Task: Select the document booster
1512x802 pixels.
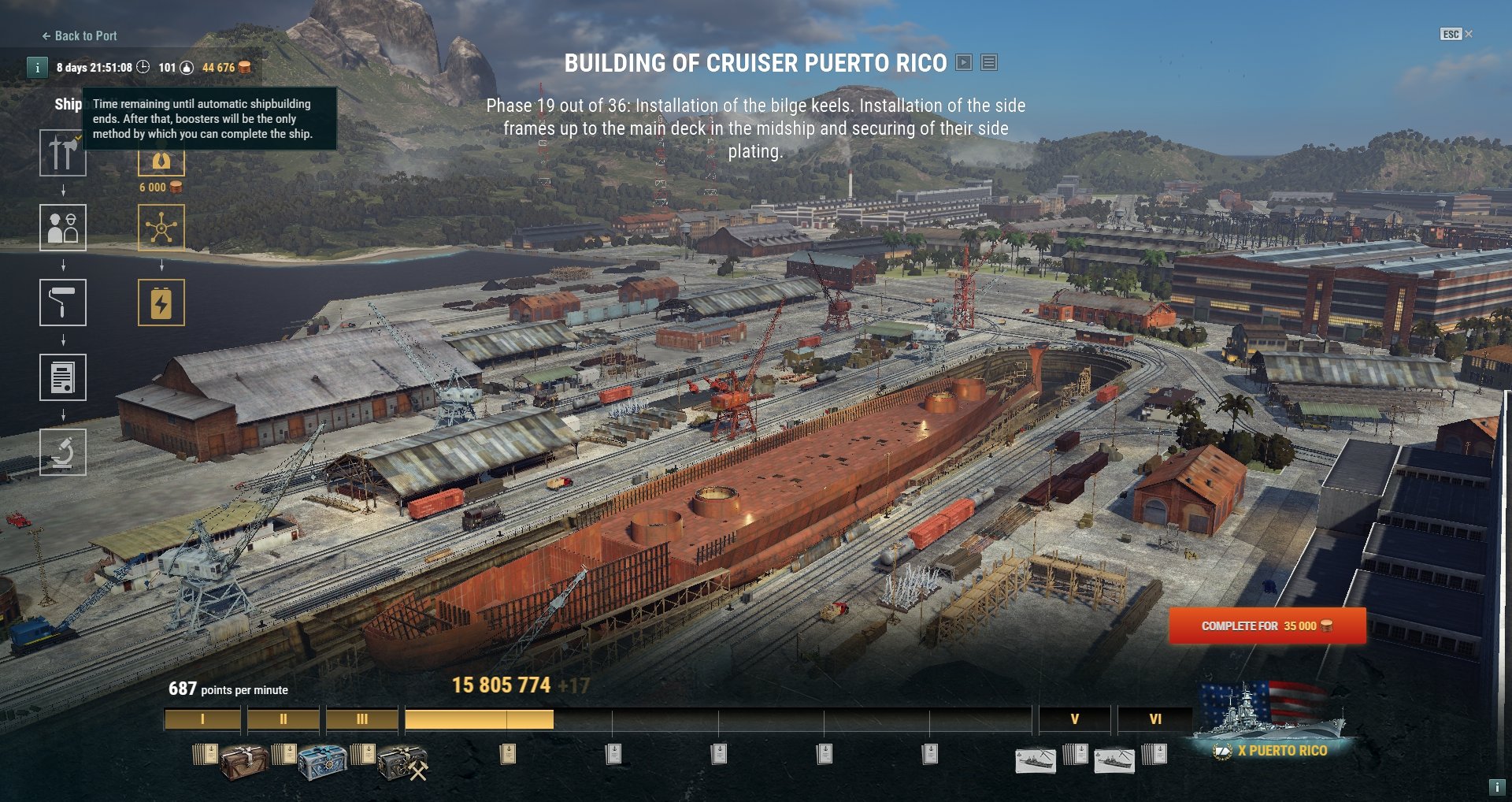Action: (63, 377)
